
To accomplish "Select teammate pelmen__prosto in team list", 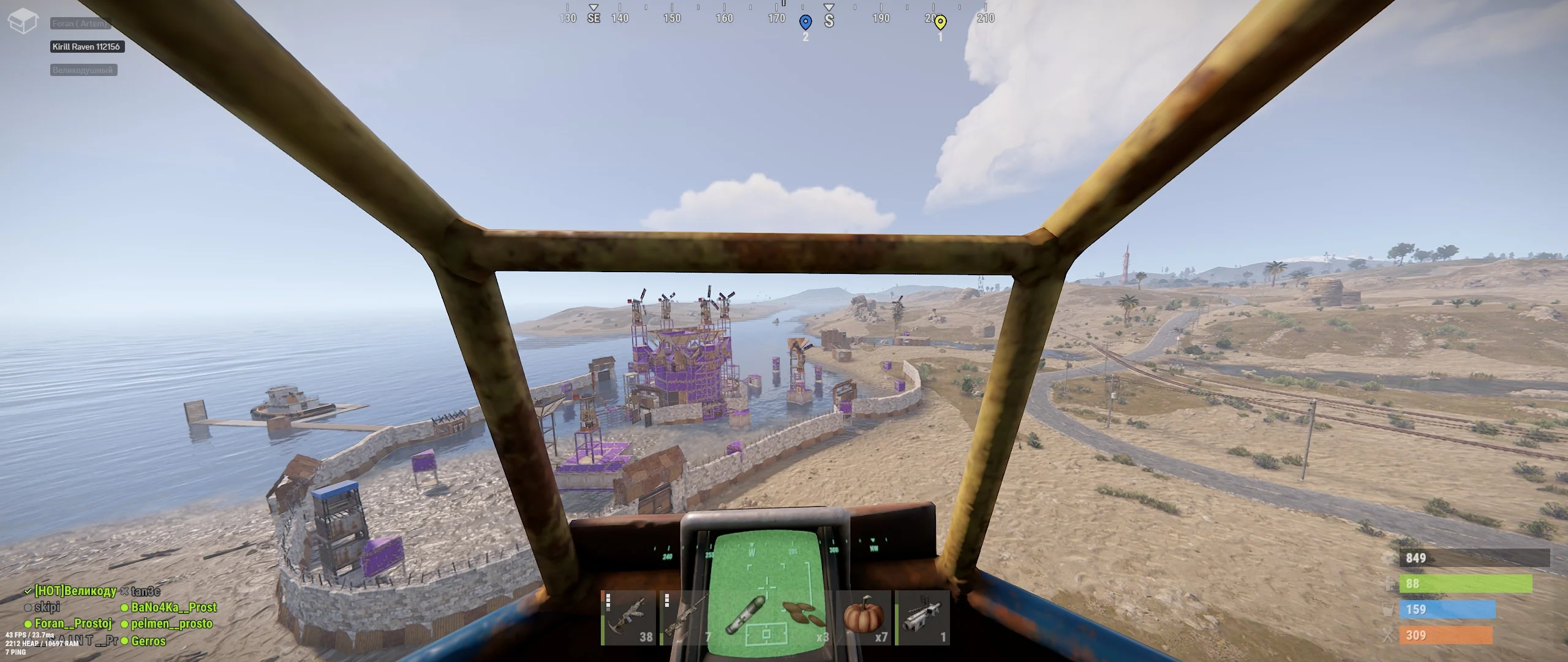I will [171, 624].
